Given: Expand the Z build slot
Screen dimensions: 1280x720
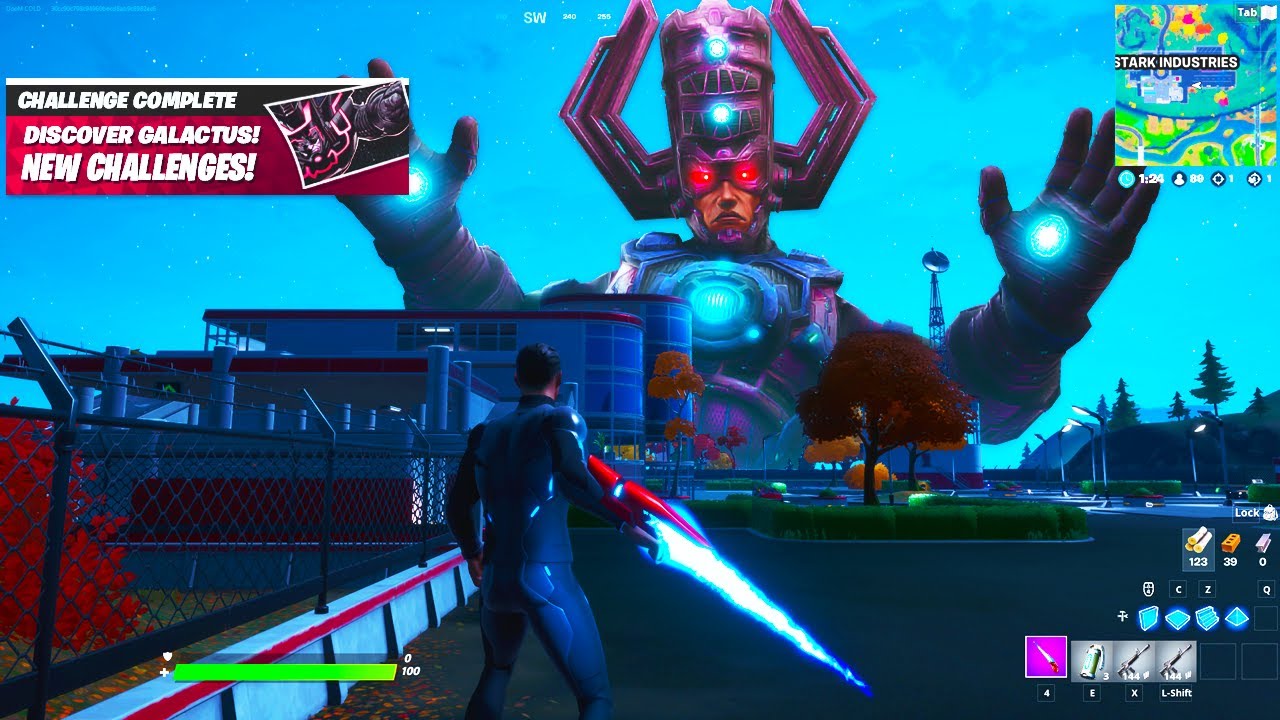Looking at the screenshot, I should 1207,590.
